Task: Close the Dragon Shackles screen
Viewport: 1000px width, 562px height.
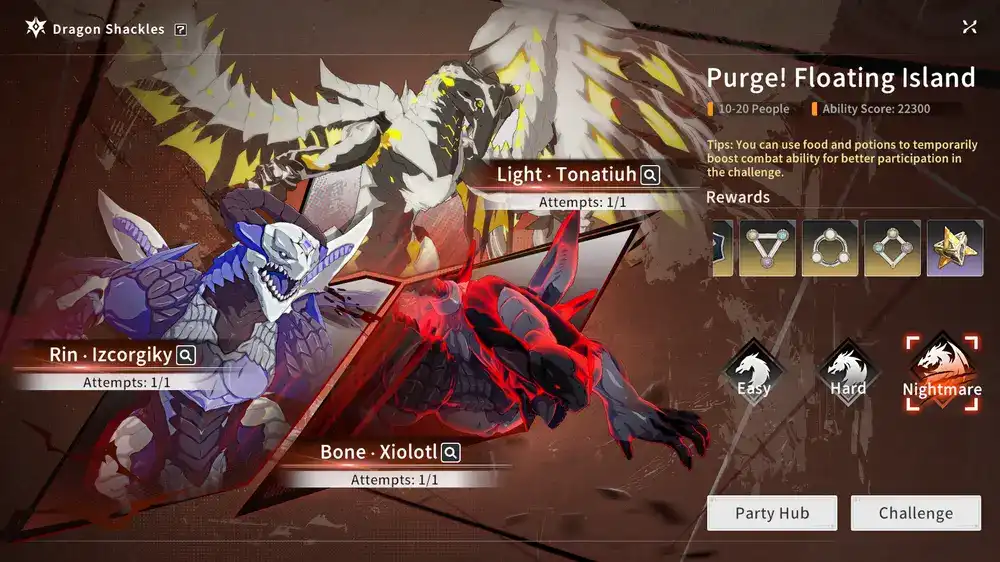Action: [x=969, y=27]
